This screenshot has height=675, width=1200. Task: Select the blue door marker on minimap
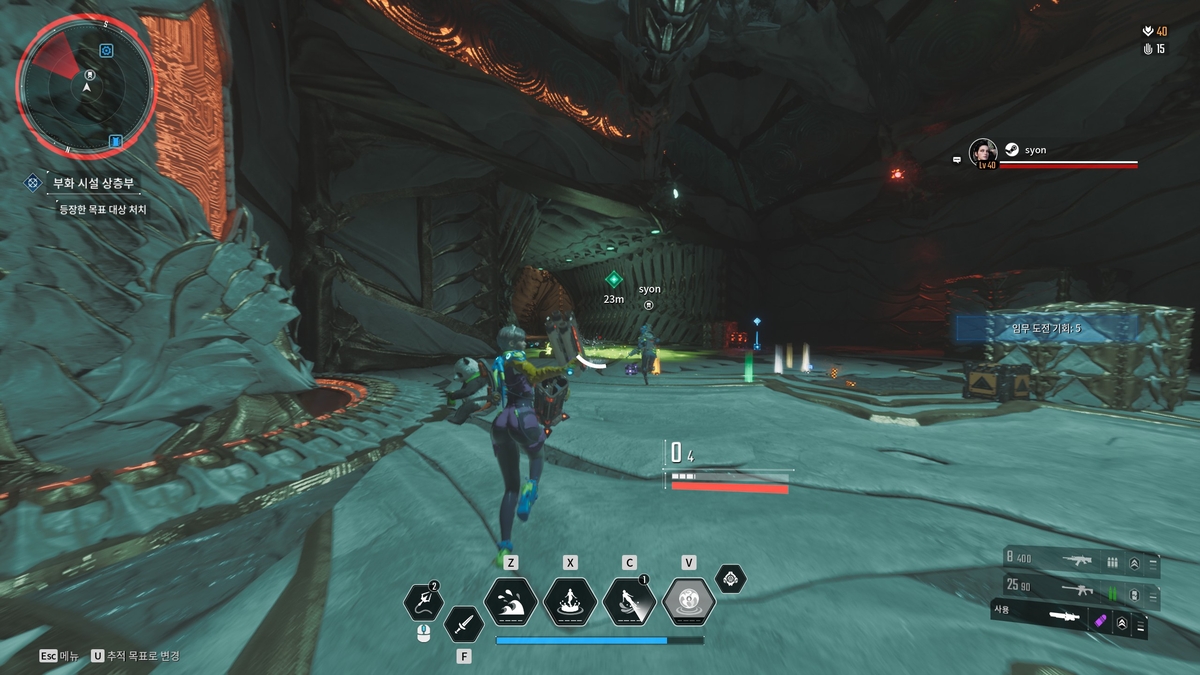(115, 141)
